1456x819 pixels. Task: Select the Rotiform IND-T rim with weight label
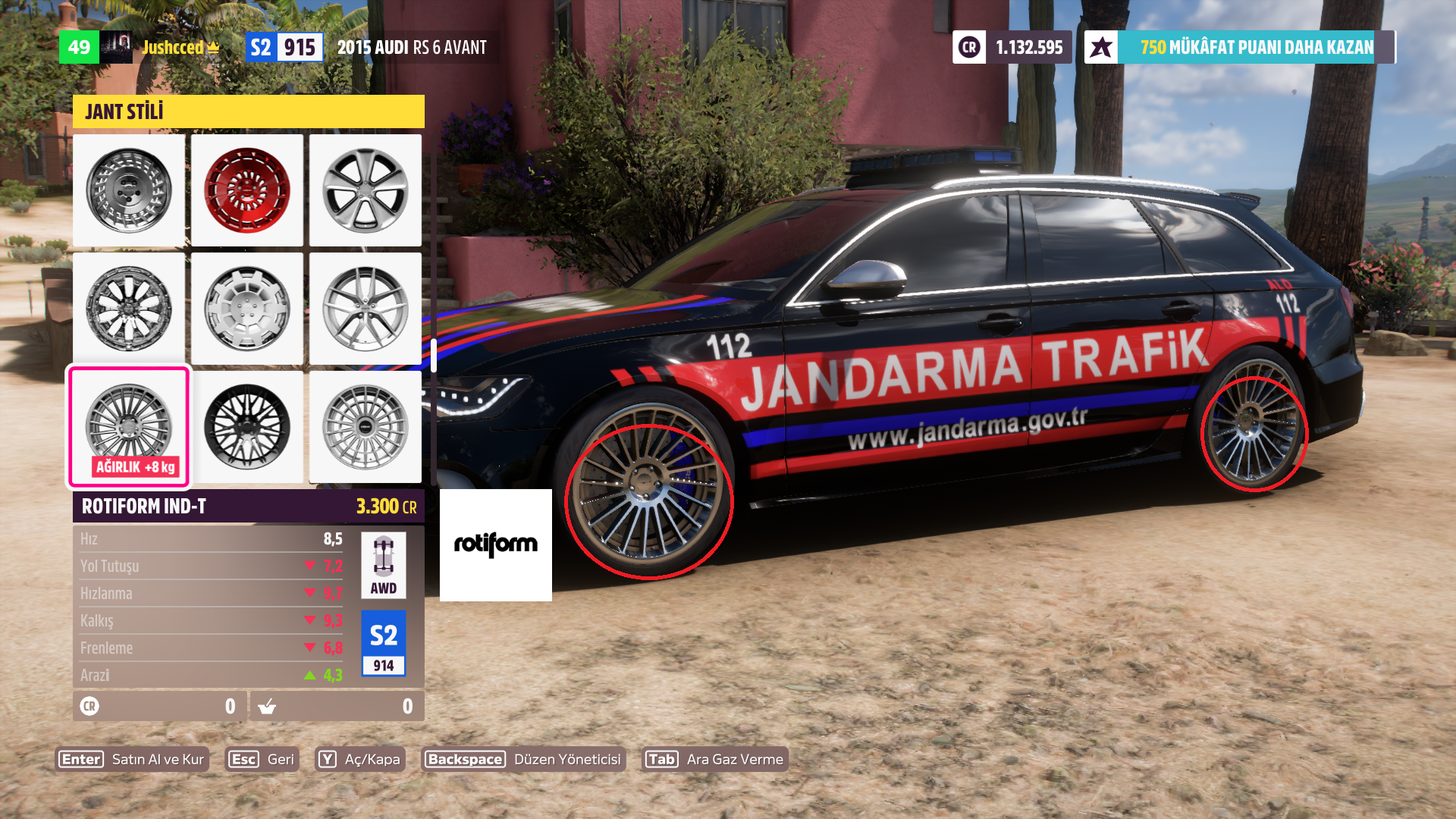[129, 427]
